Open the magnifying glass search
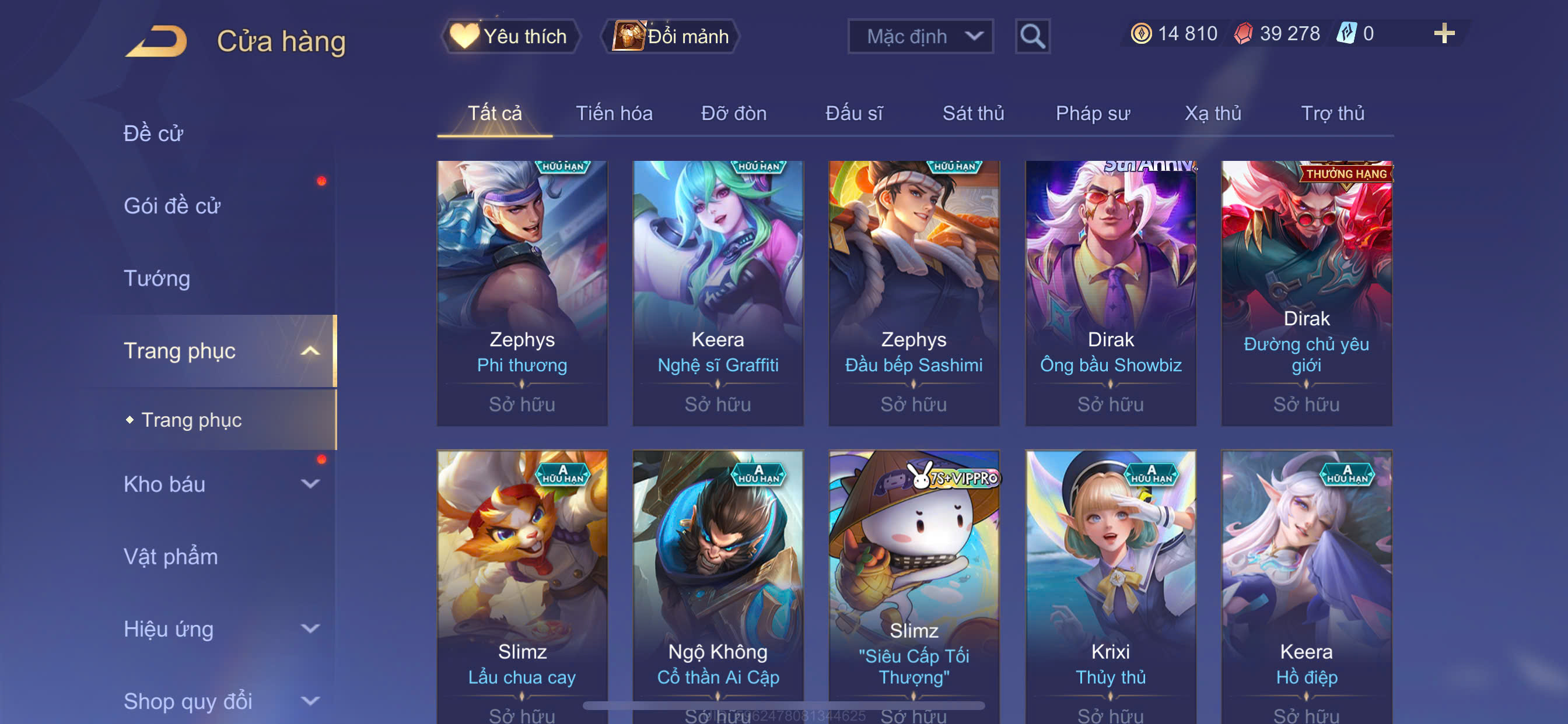 (1032, 37)
